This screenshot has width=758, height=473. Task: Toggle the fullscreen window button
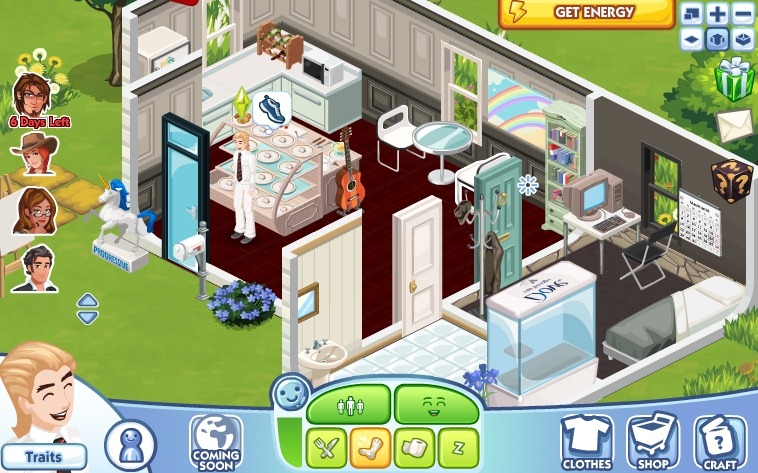[x=693, y=14]
